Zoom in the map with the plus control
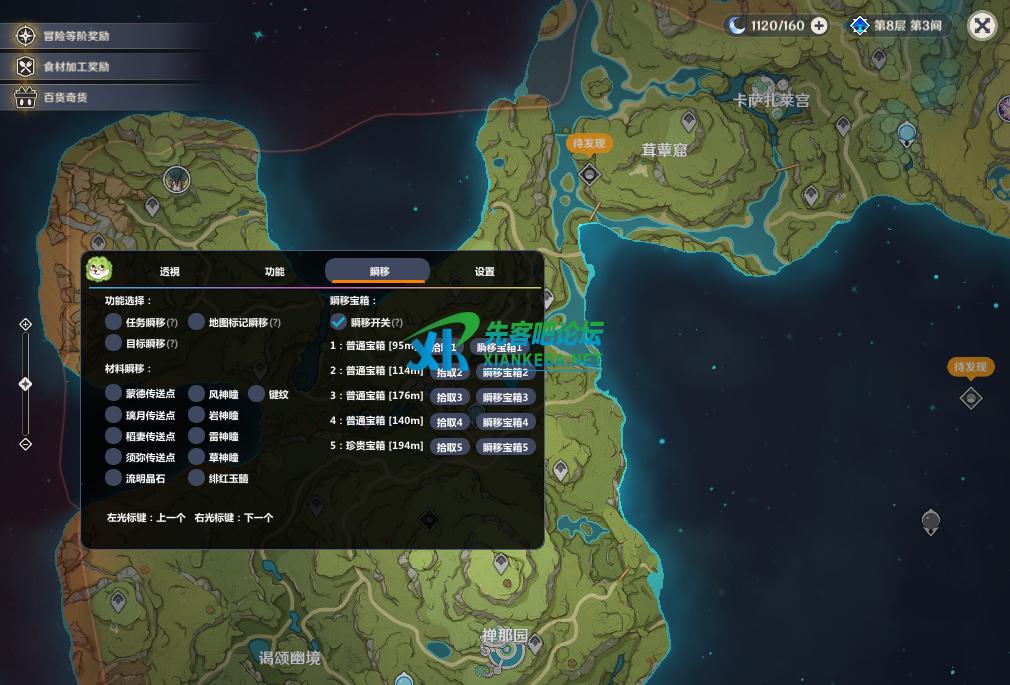Screen dimensions: 1010x685 pyautogui.click(x=26, y=324)
